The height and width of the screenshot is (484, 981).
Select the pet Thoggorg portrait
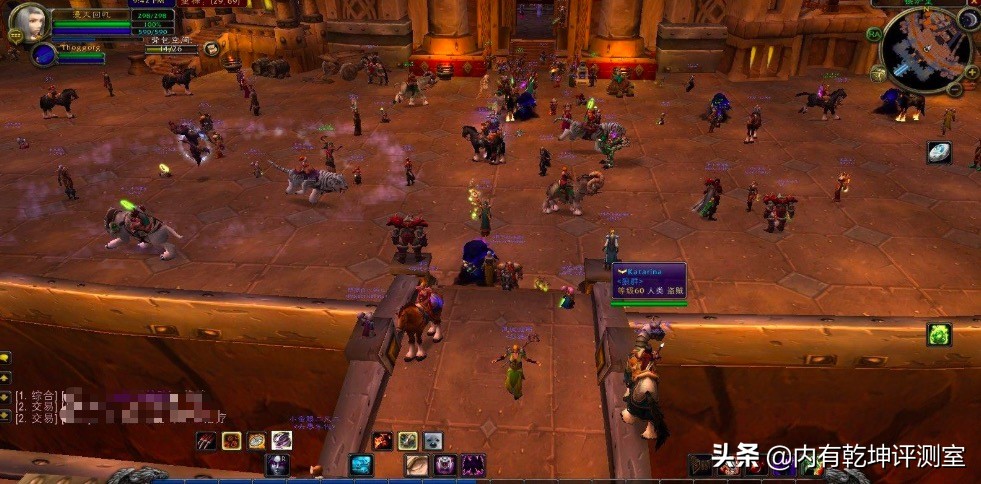click(x=43, y=55)
